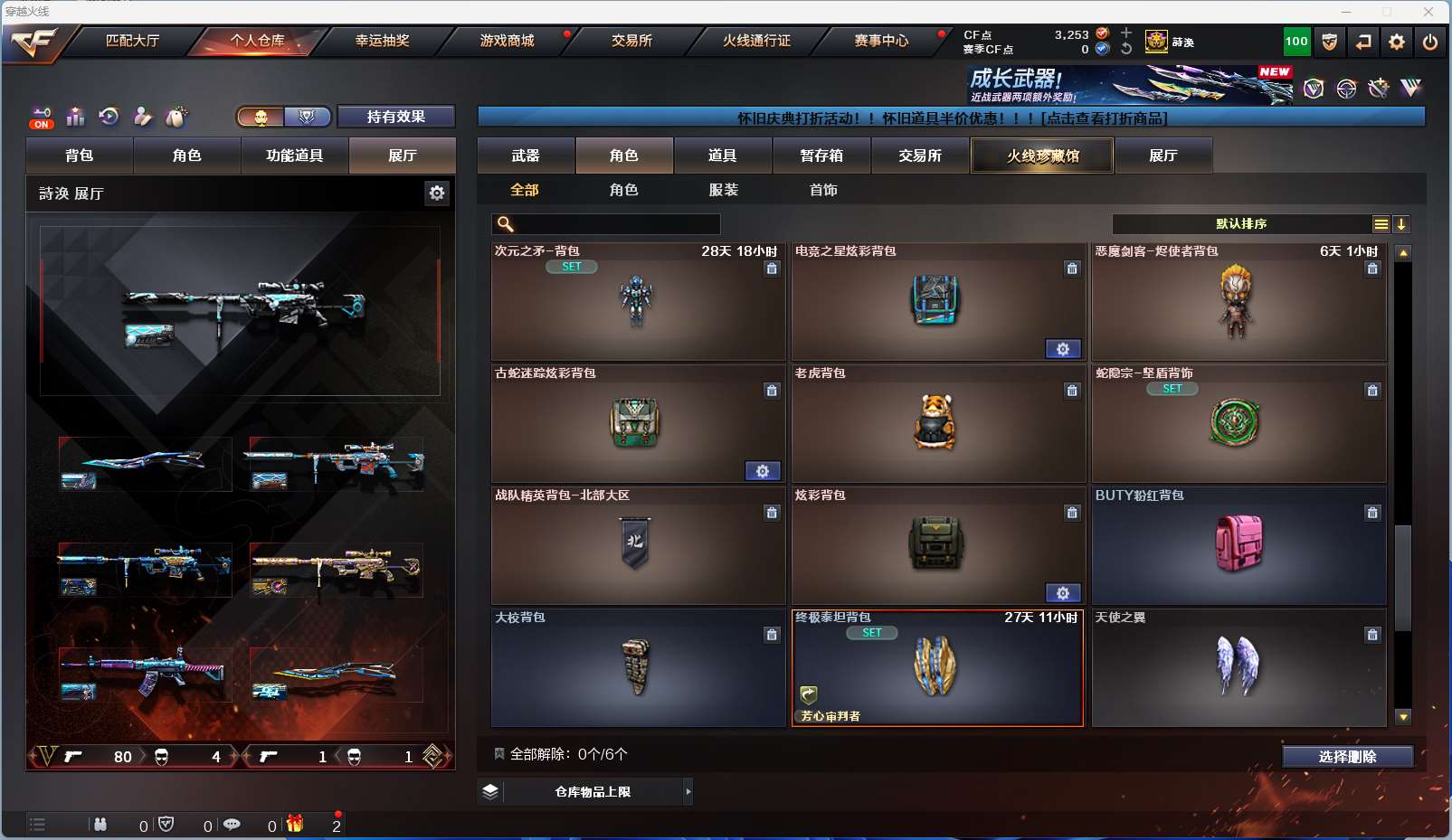Show the 暂存箱 temporary storage tab
Screen dimensions: 1452x840
[821, 156]
